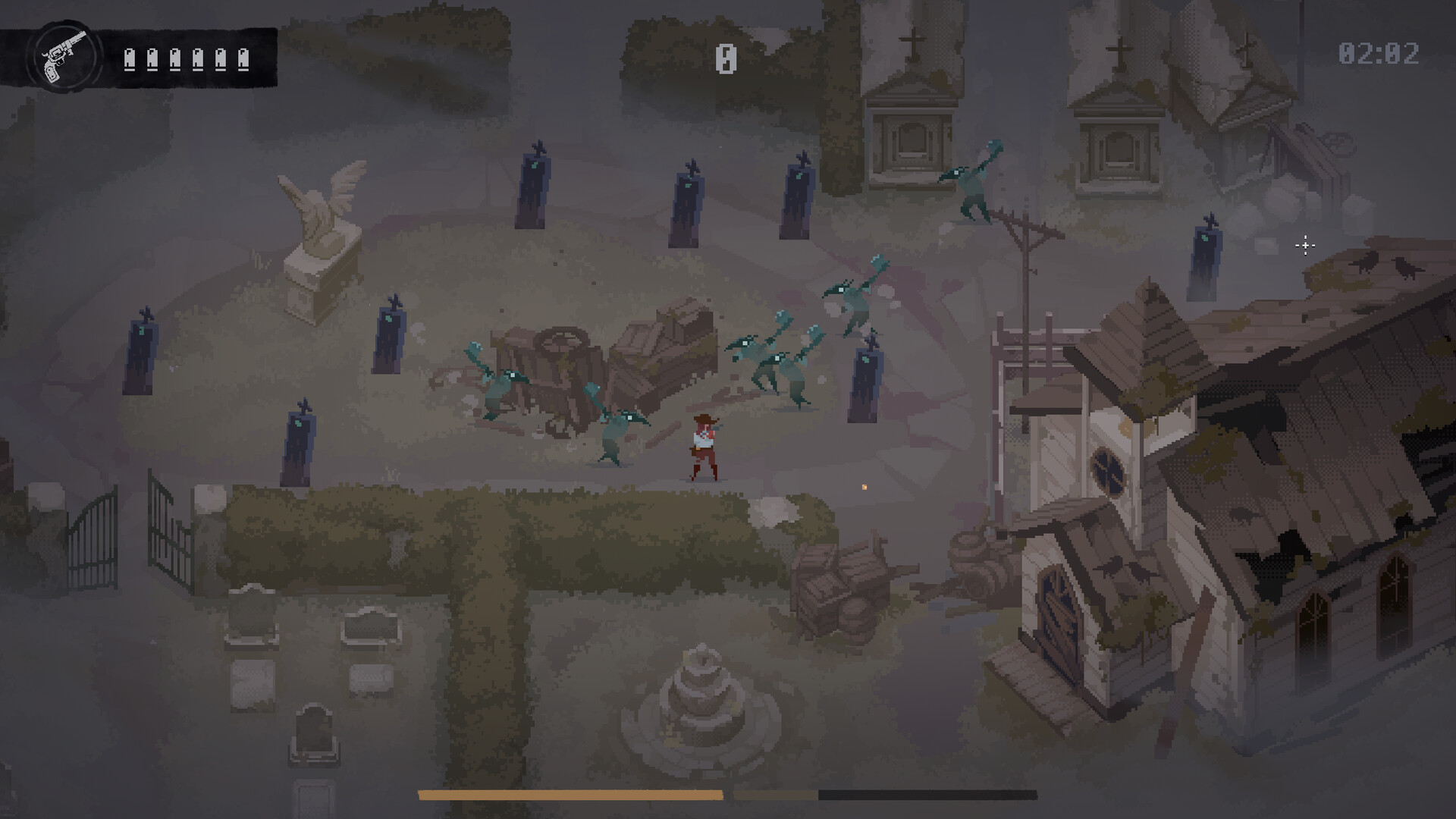Select the first bullet in the ammo display

pos(127,59)
